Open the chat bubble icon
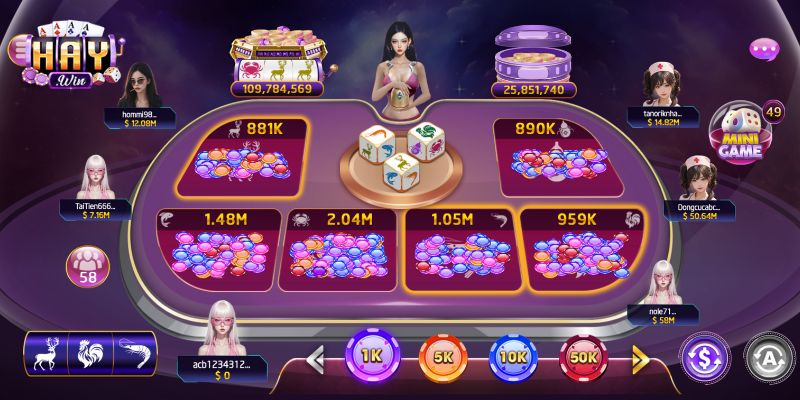Viewport: 800px width, 400px height. [764, 48]
